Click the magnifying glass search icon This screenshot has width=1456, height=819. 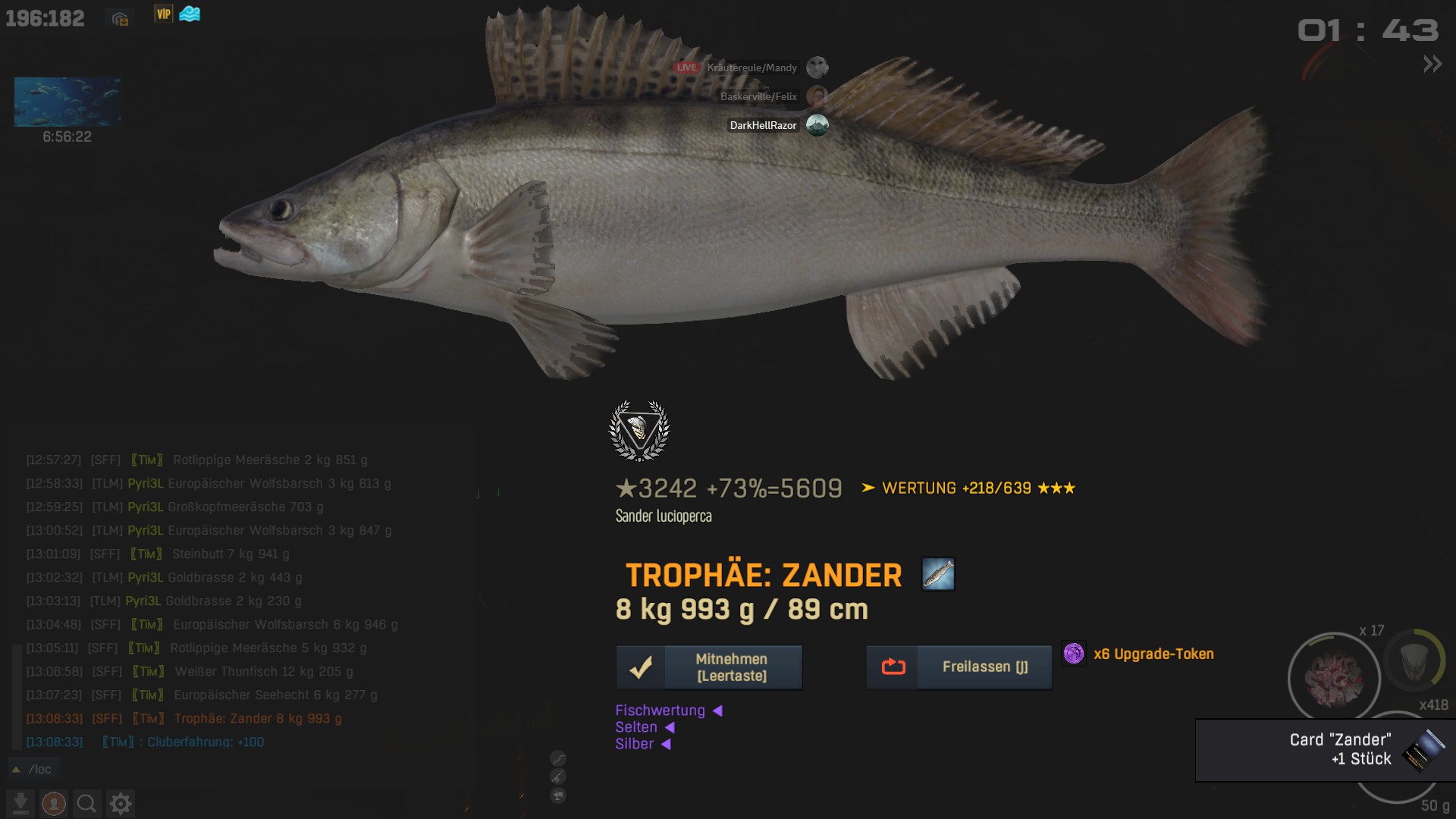(86, 803)
